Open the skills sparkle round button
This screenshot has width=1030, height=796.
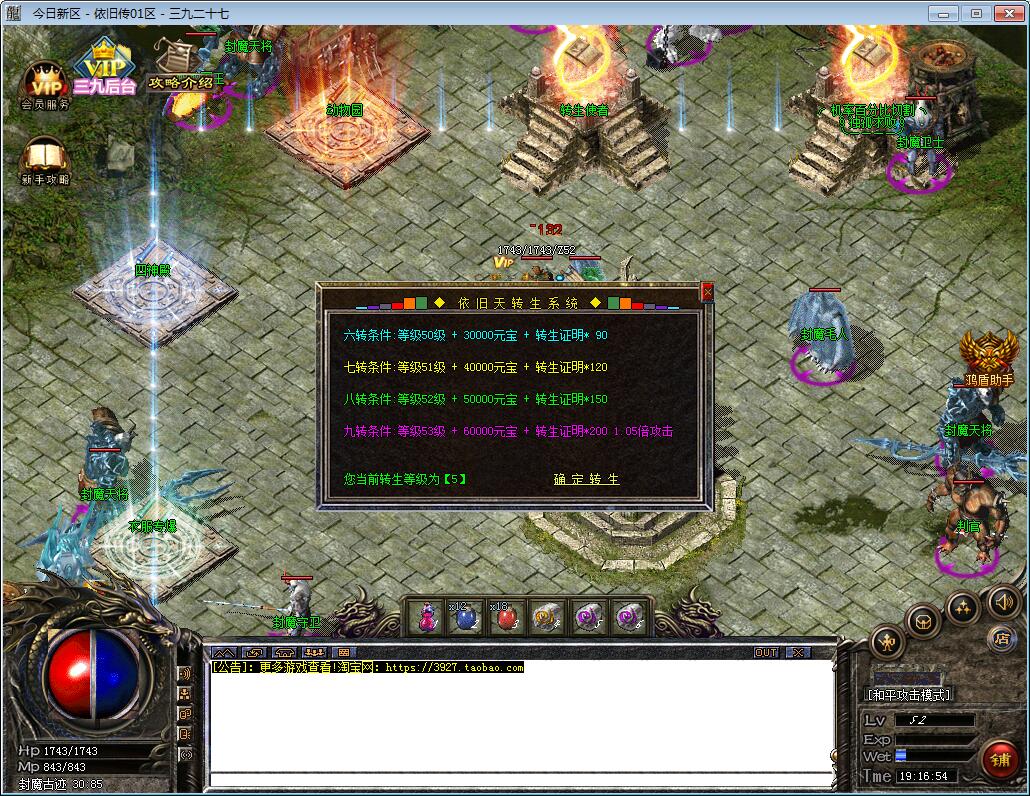coord(963,607)
